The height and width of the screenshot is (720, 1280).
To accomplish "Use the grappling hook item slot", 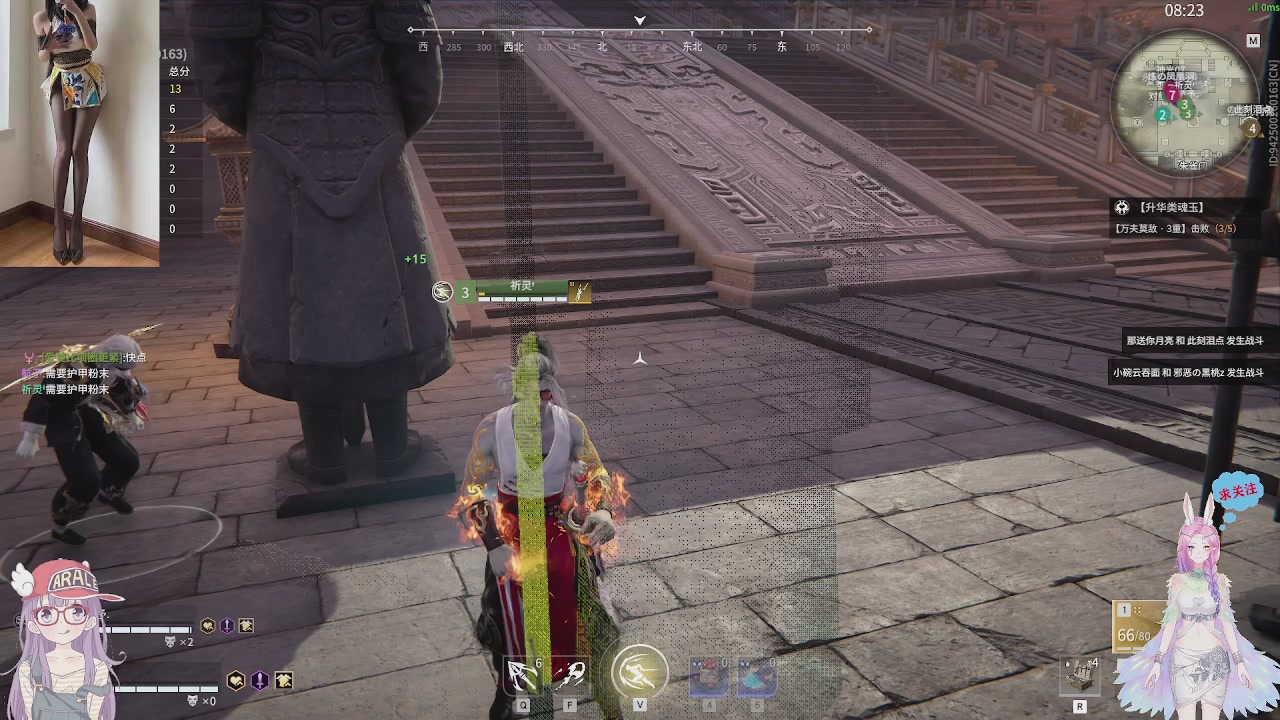I will point(522,676).
